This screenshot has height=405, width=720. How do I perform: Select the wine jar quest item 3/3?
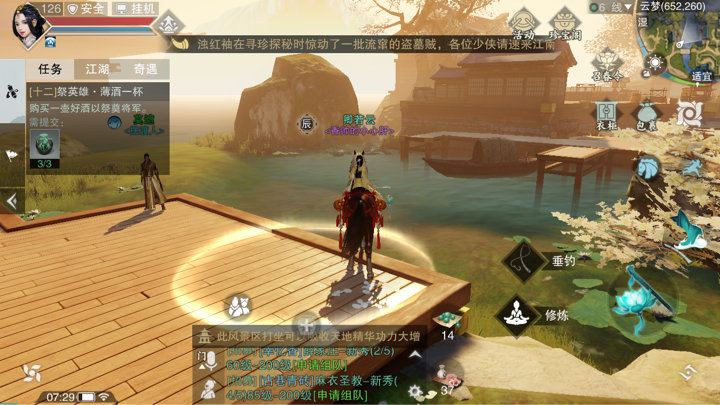44,148
